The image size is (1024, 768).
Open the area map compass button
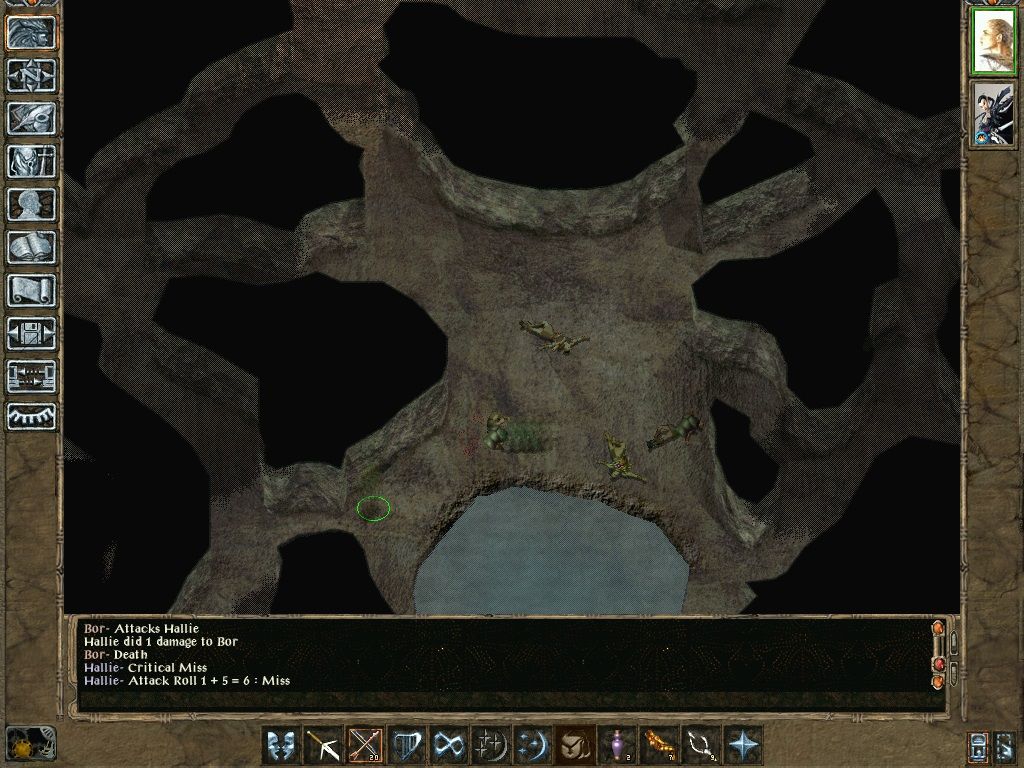point(31,75)
